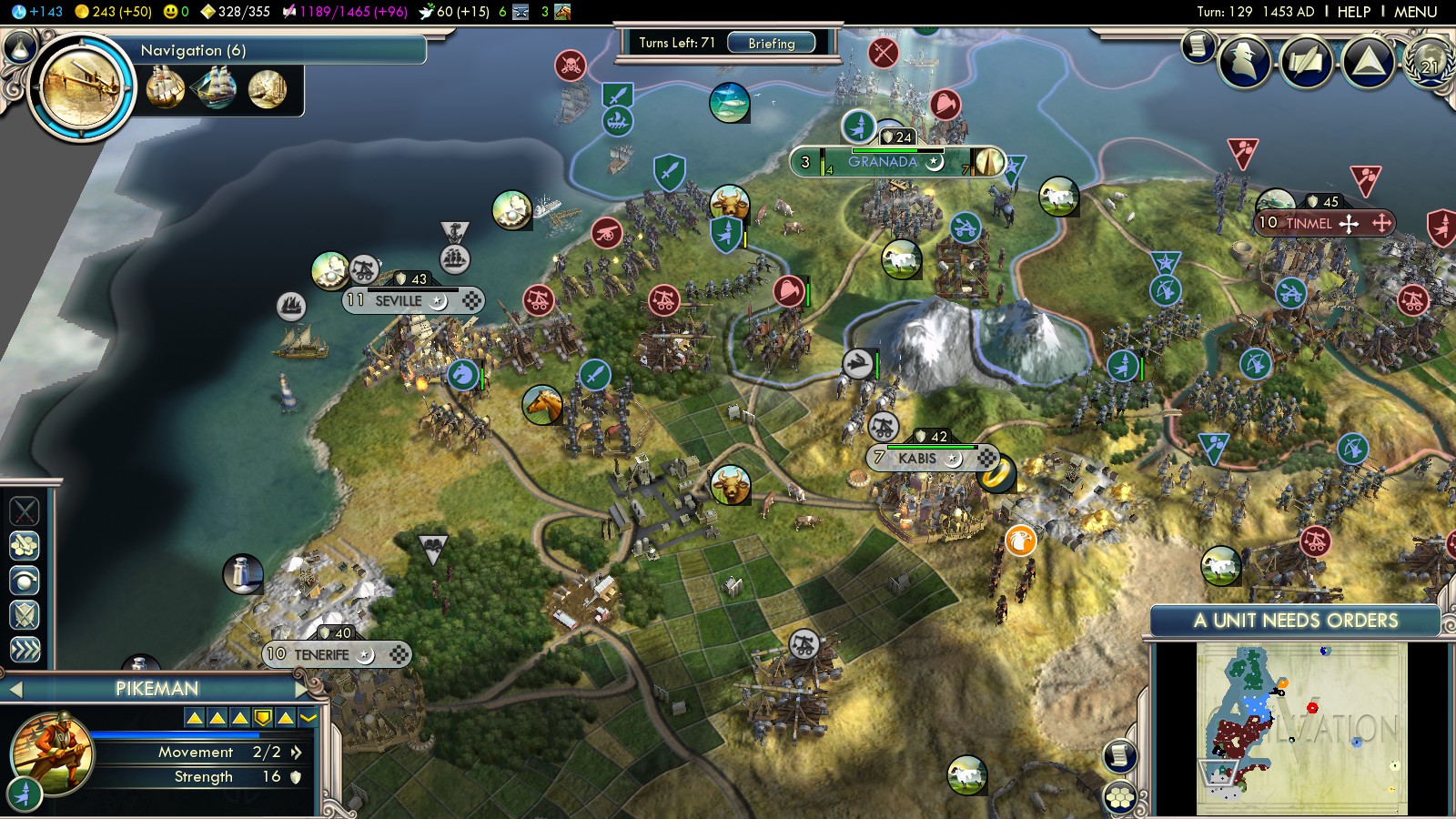Click the Pikeman unit portrait
The width and height of the screenshot is (1456, 819).
[52, 753]
